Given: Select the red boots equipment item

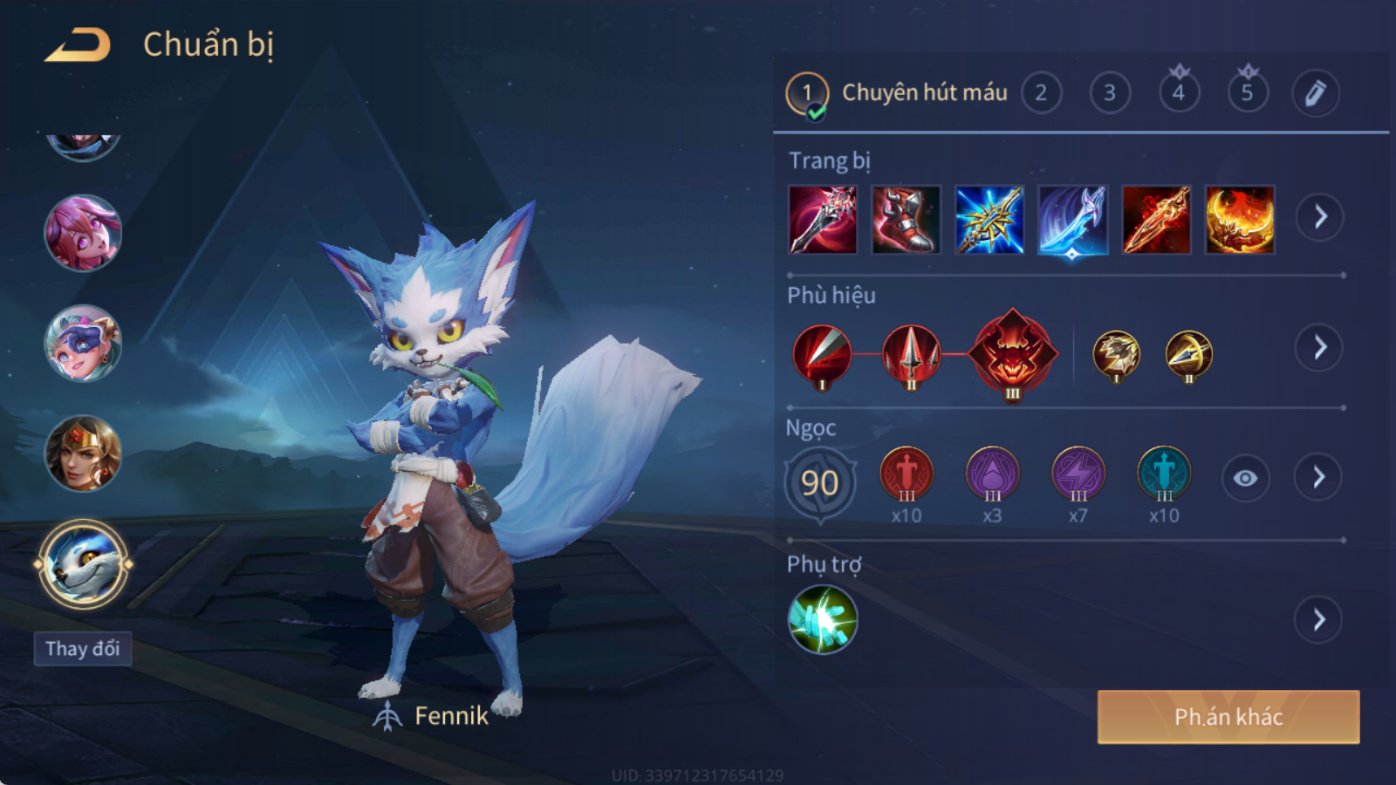Looking at the screenshot, I should coord(906,219).
